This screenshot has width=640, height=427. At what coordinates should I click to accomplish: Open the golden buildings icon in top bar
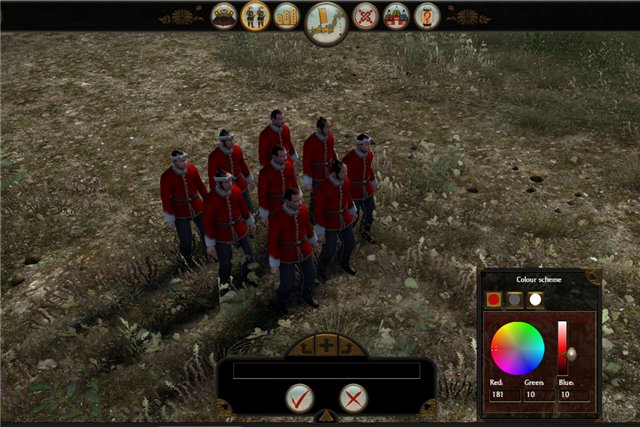pos(287,16)
